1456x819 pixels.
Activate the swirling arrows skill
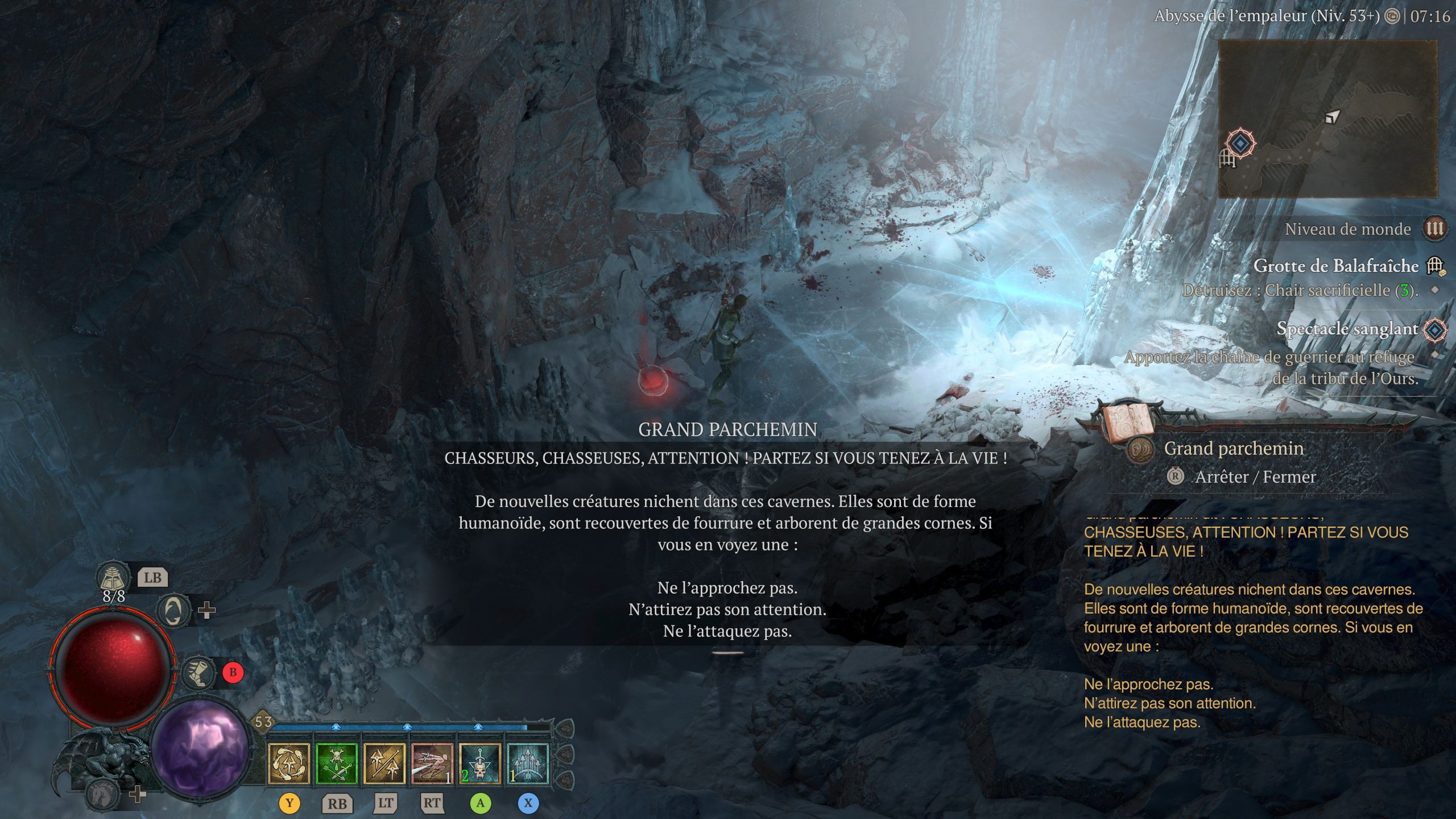coord(289,763)
